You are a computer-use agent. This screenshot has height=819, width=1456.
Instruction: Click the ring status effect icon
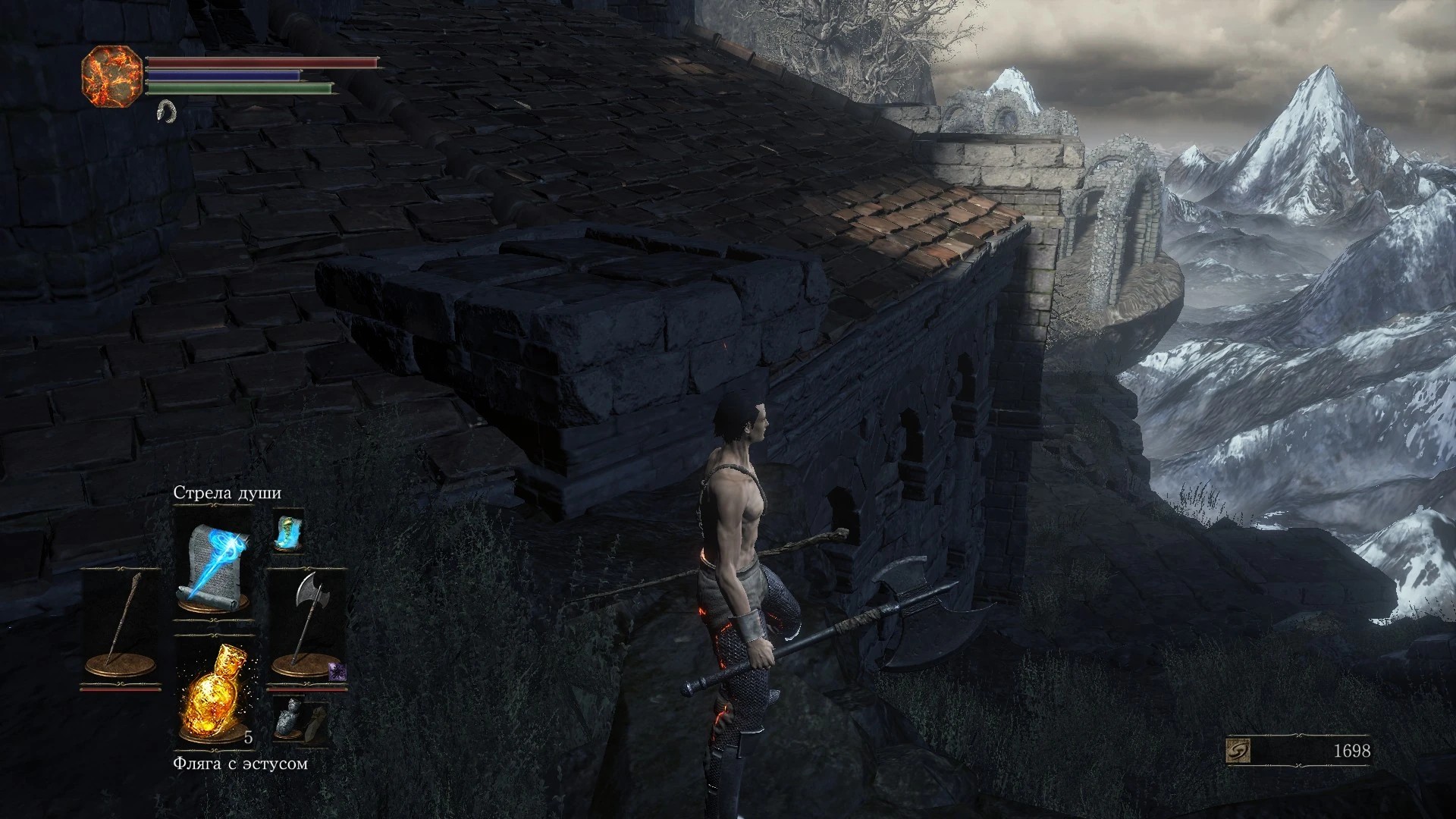click(x=165, y=111)
